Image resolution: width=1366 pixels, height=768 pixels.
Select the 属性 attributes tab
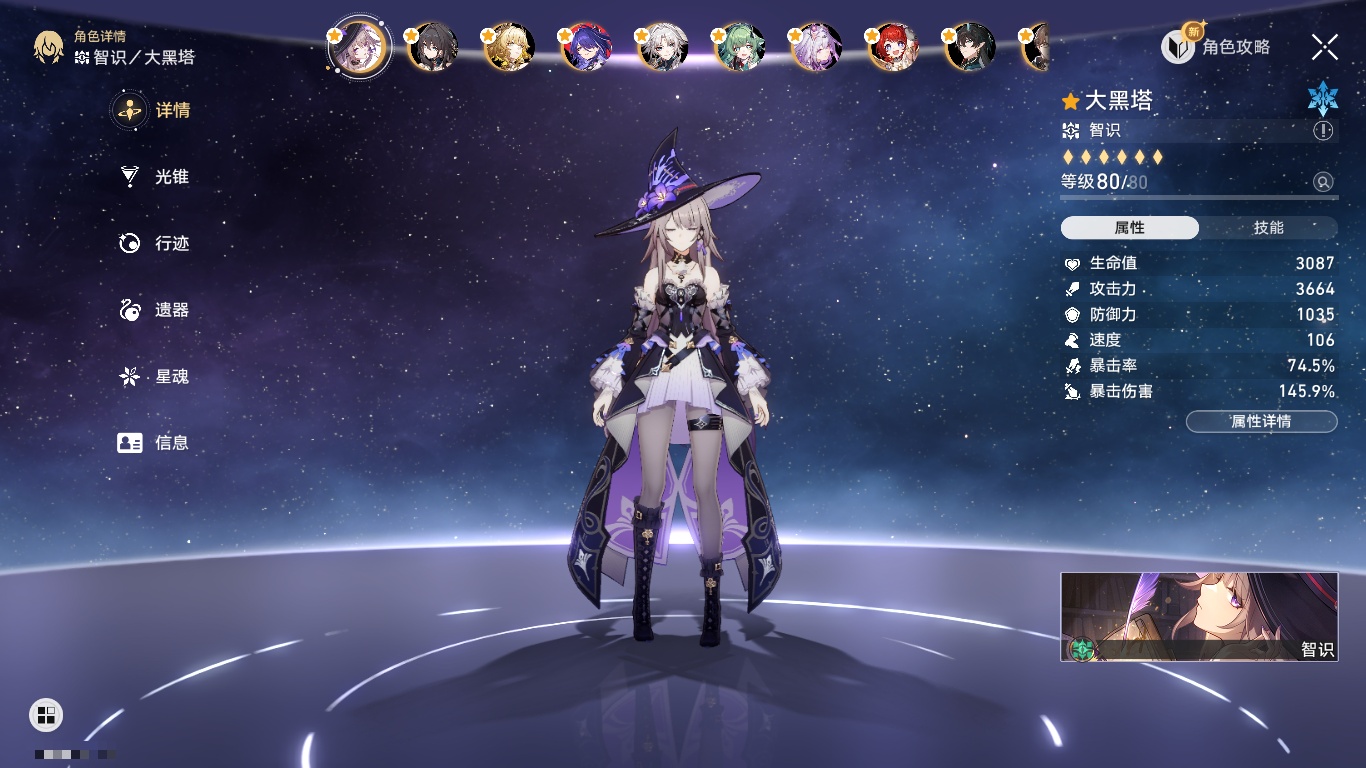coord(1130,228)
